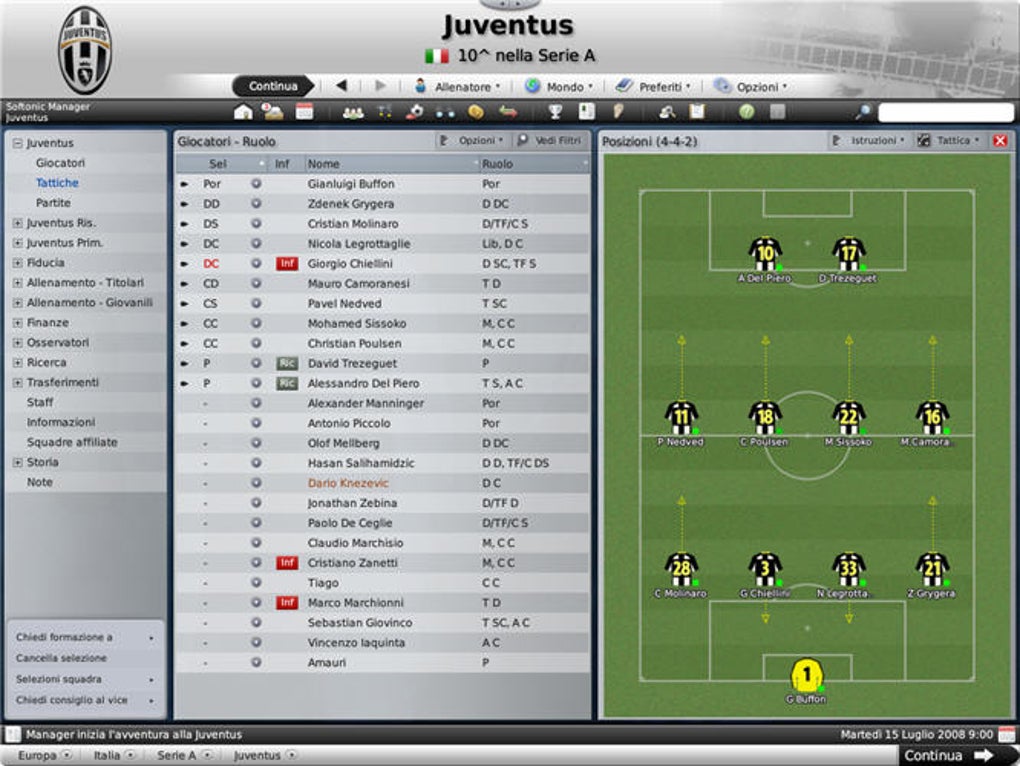Click the search input field

945,112
